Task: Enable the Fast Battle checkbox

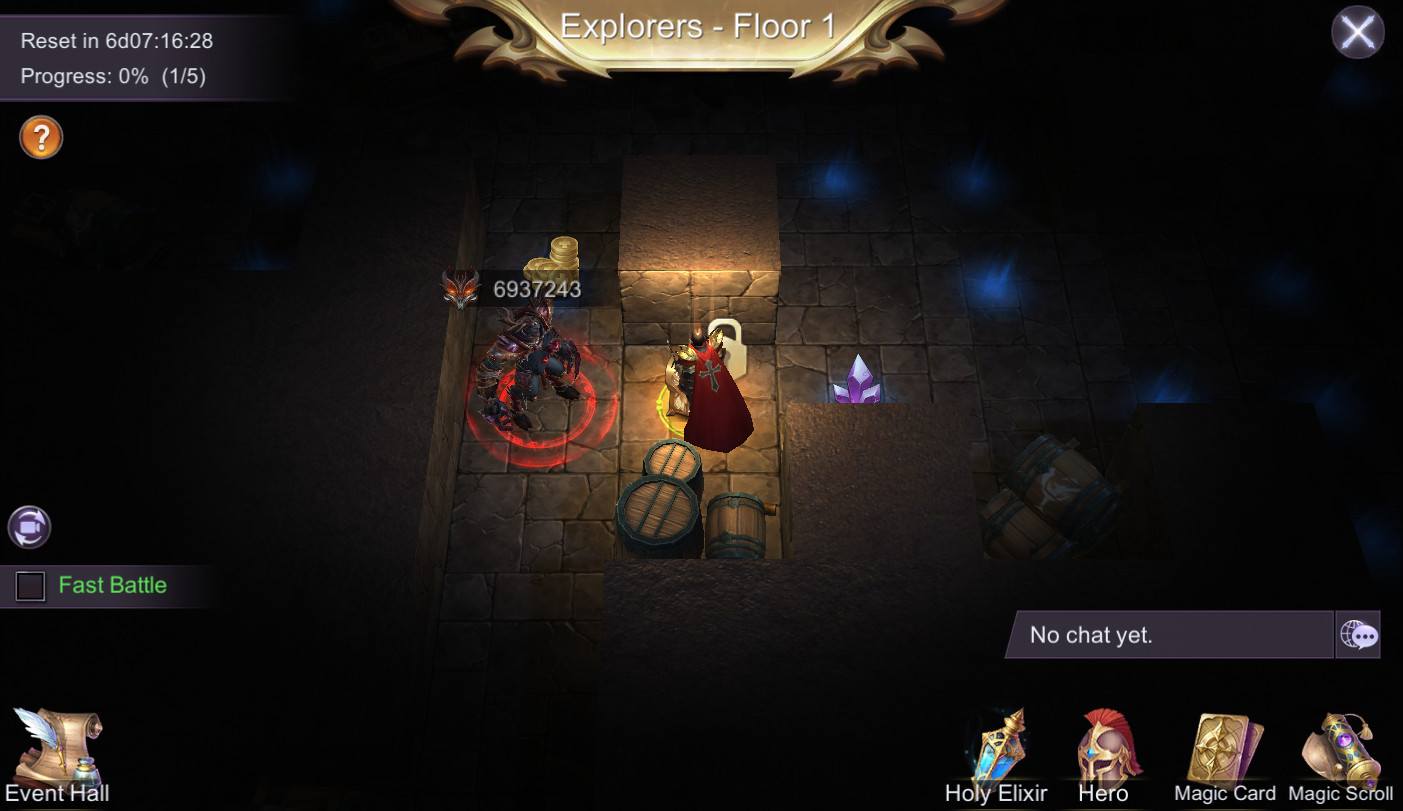Action: tap(31, 587)
